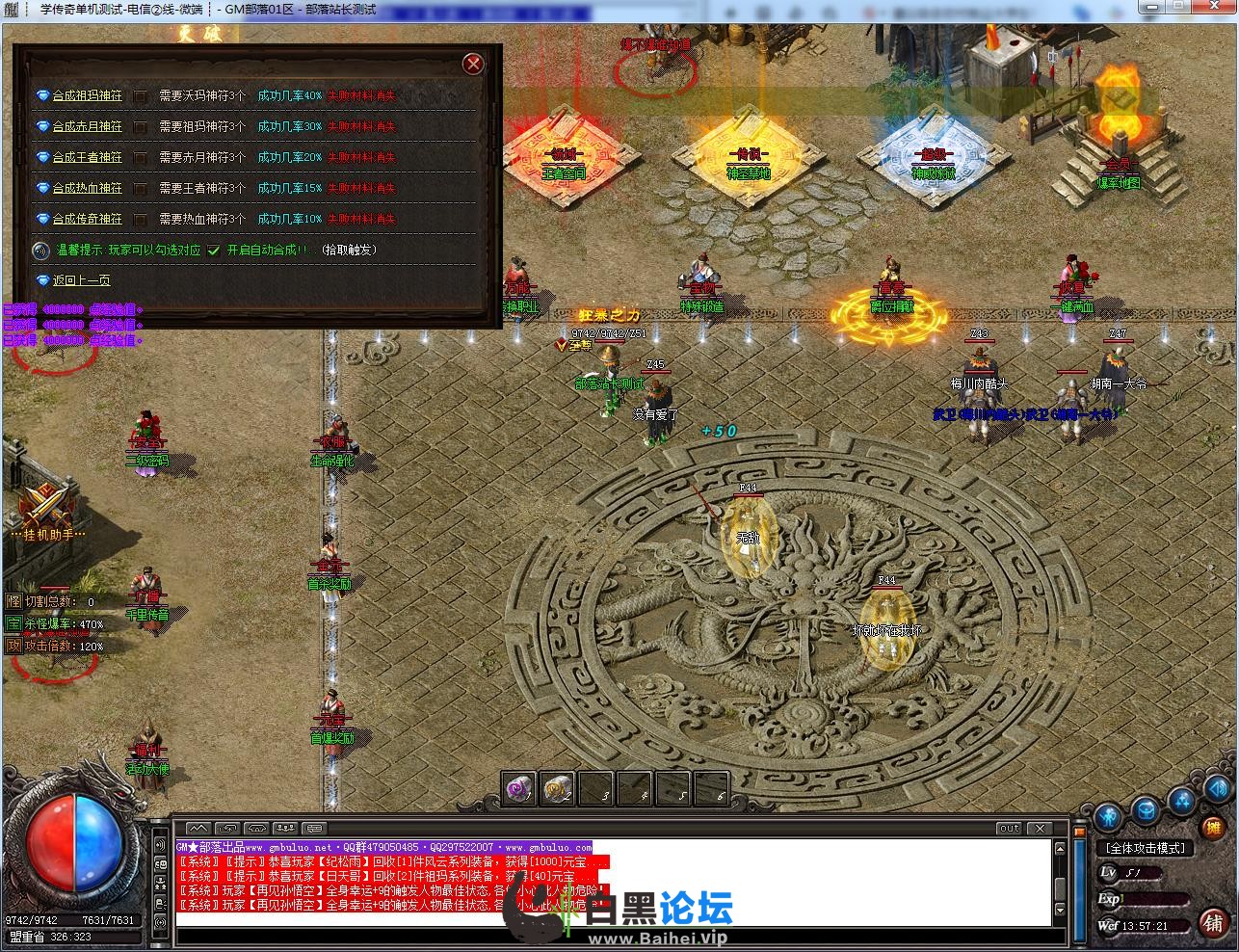This screenshot has height=952, width=1239.
Task: Open the 摊 stall button
Action: coord(1214,827)
